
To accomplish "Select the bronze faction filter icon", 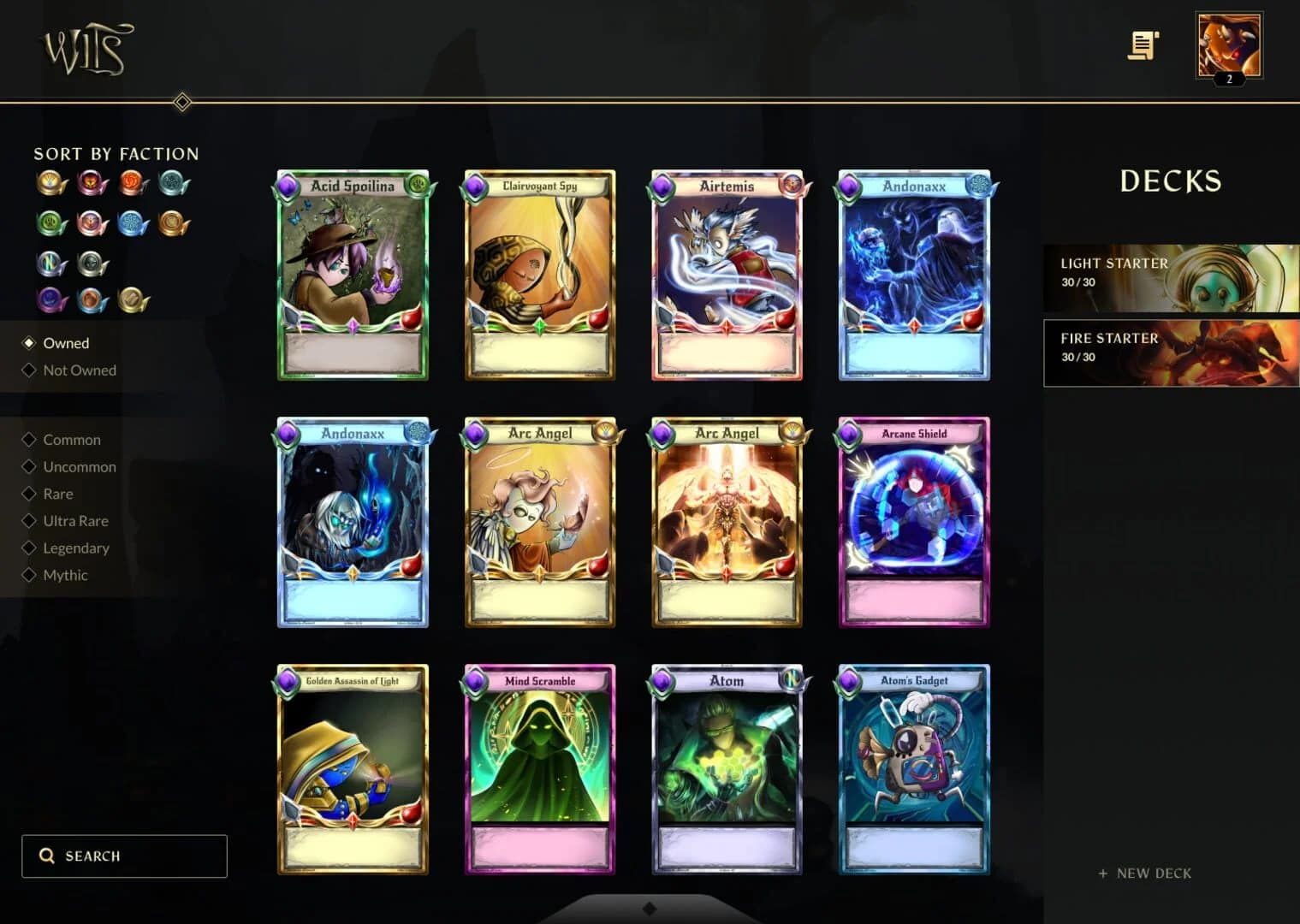I will 174,223.
